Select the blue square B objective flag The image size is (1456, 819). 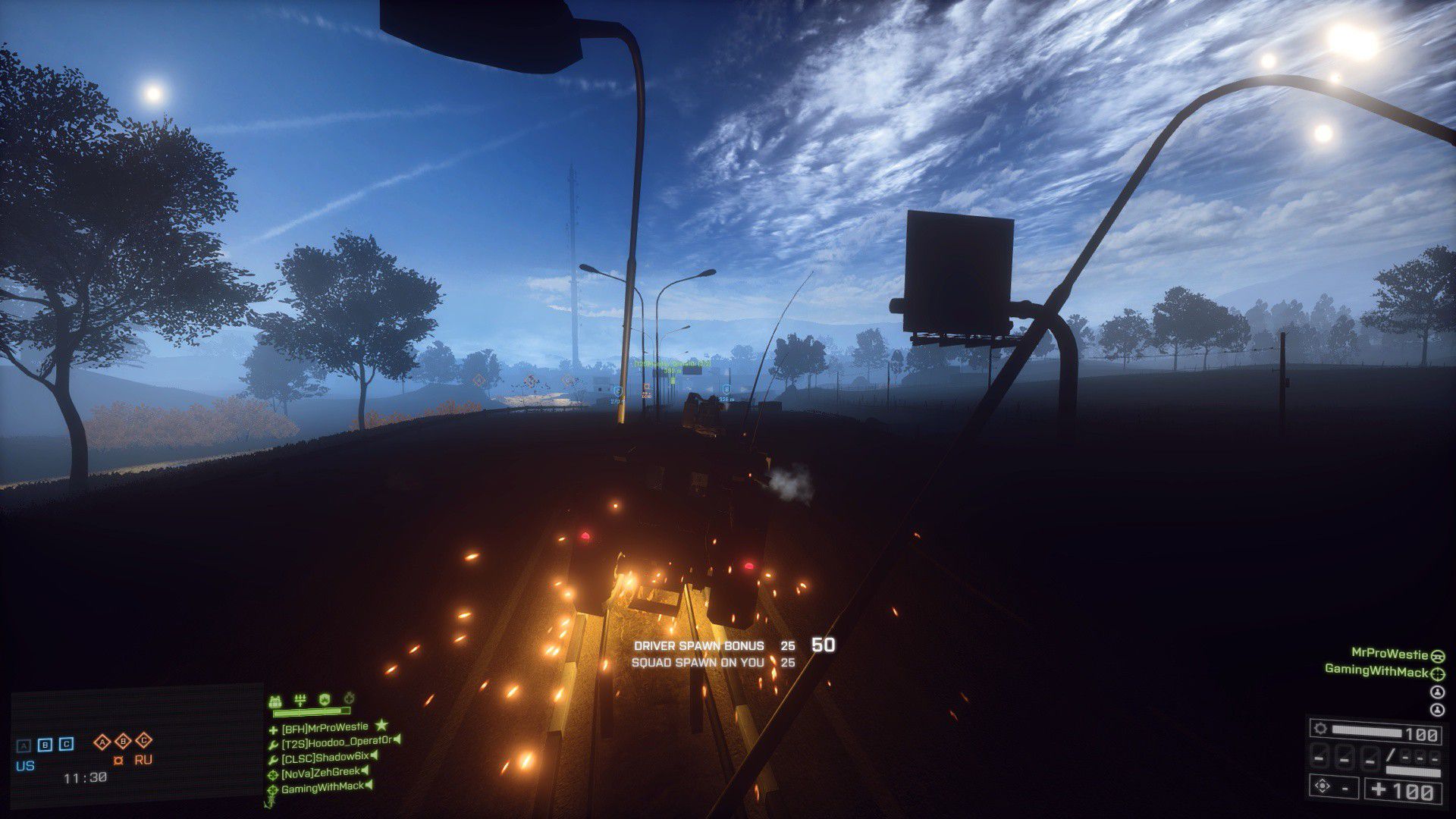pos(45,744)
